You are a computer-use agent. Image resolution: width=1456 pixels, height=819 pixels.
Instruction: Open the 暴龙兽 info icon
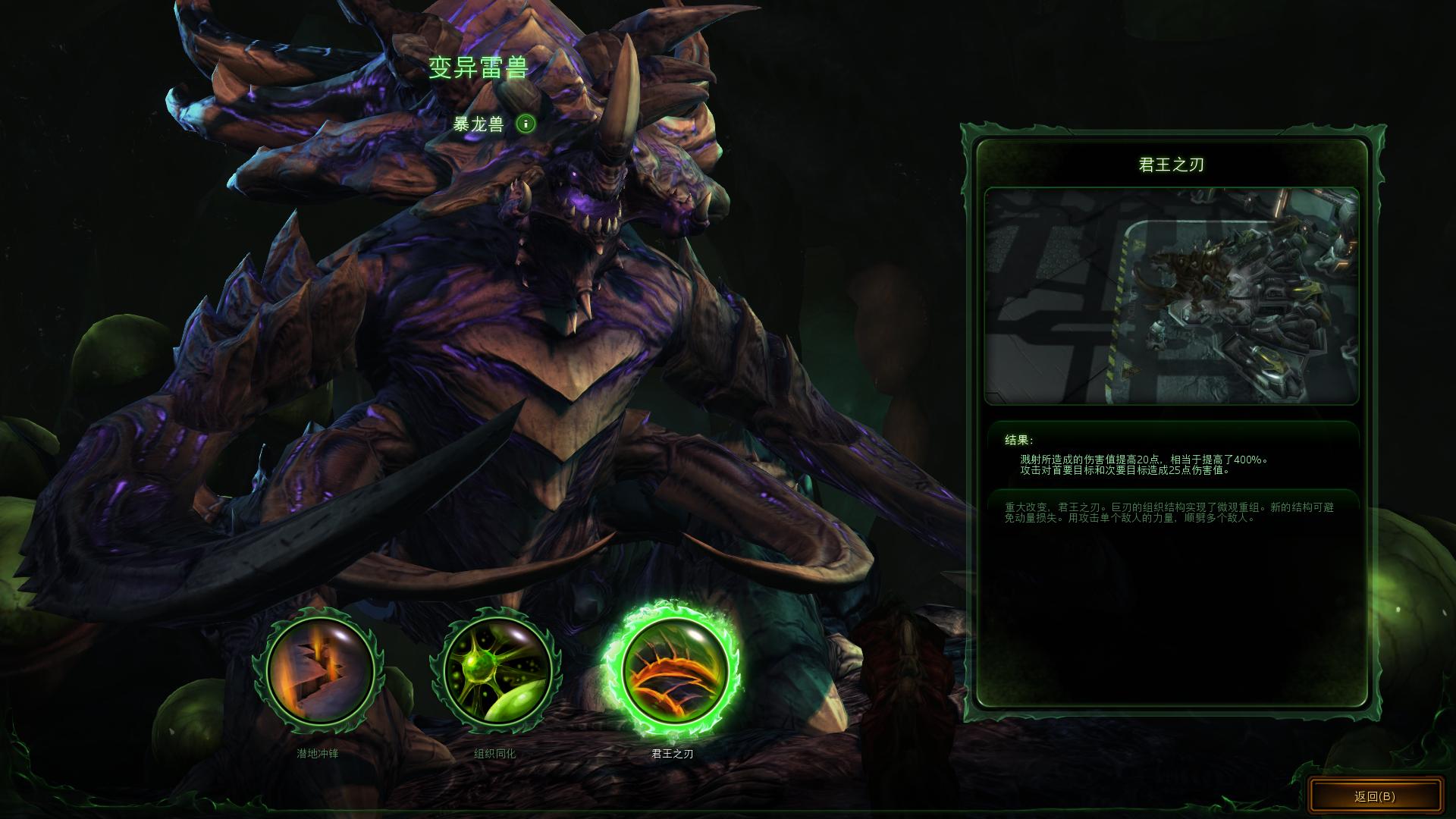point(526,124)
